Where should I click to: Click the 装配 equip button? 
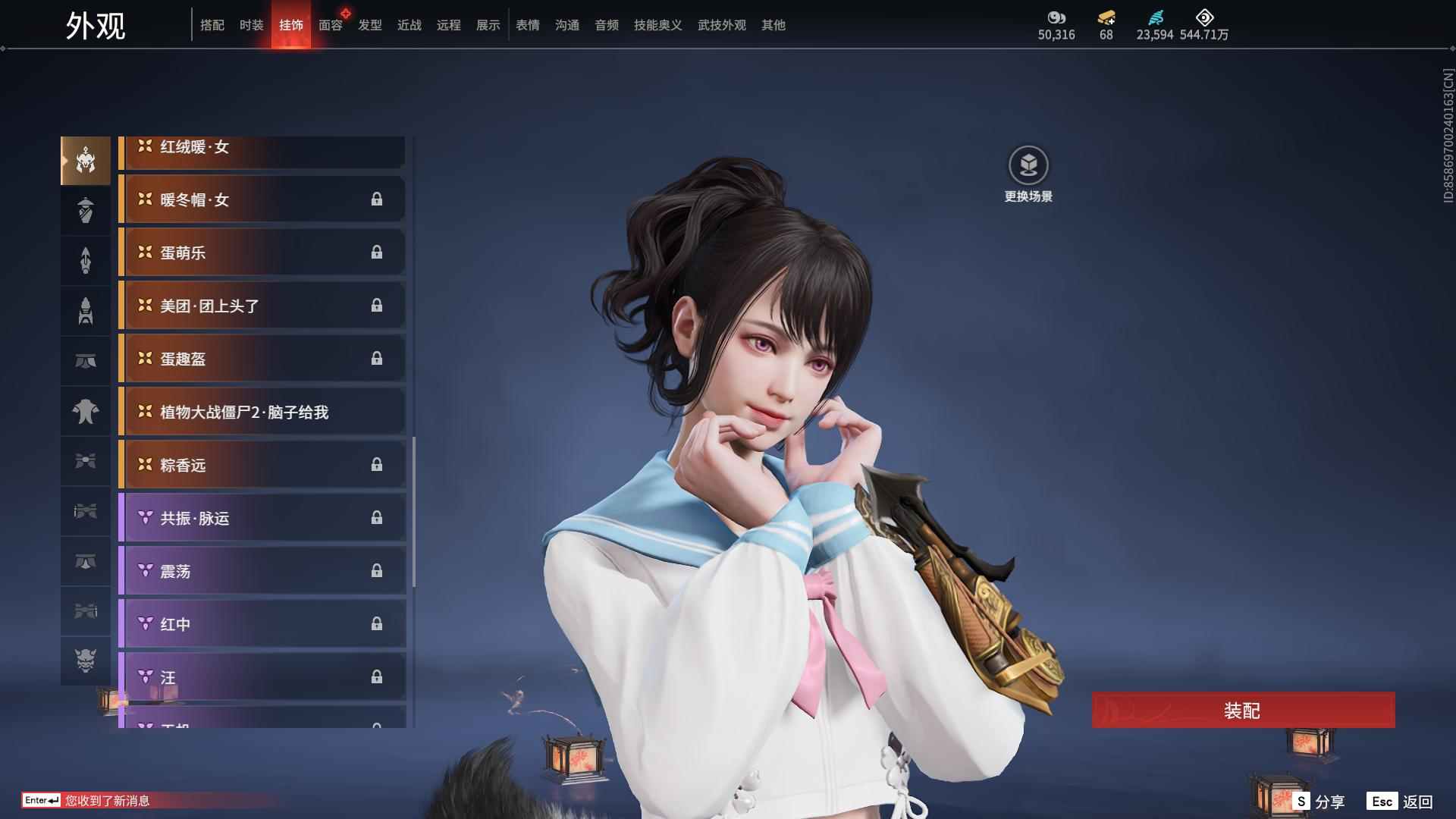coord(1242,711)
